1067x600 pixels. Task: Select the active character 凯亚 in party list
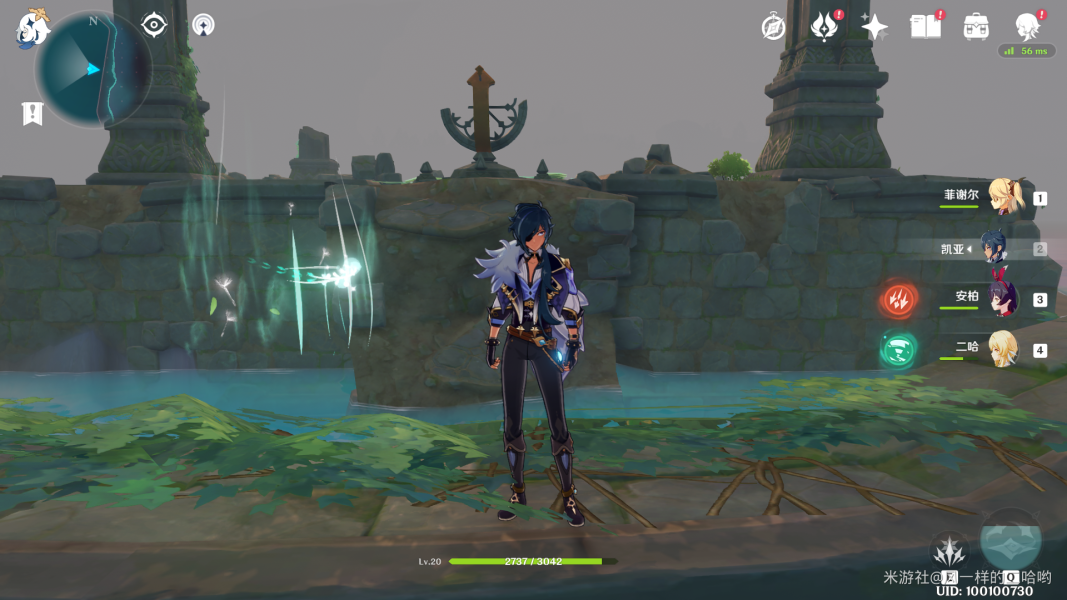click(x=993, y=247)
